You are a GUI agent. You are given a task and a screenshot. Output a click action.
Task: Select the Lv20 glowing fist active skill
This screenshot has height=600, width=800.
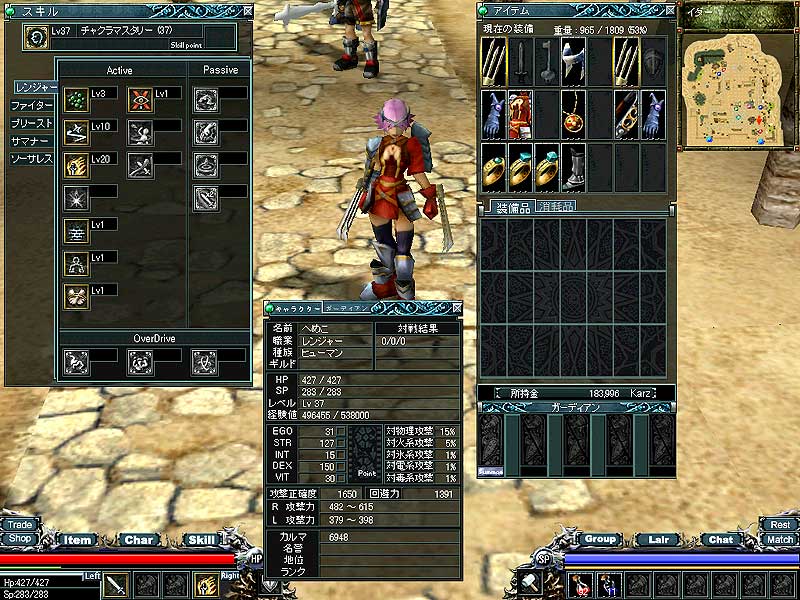(75, 165)
